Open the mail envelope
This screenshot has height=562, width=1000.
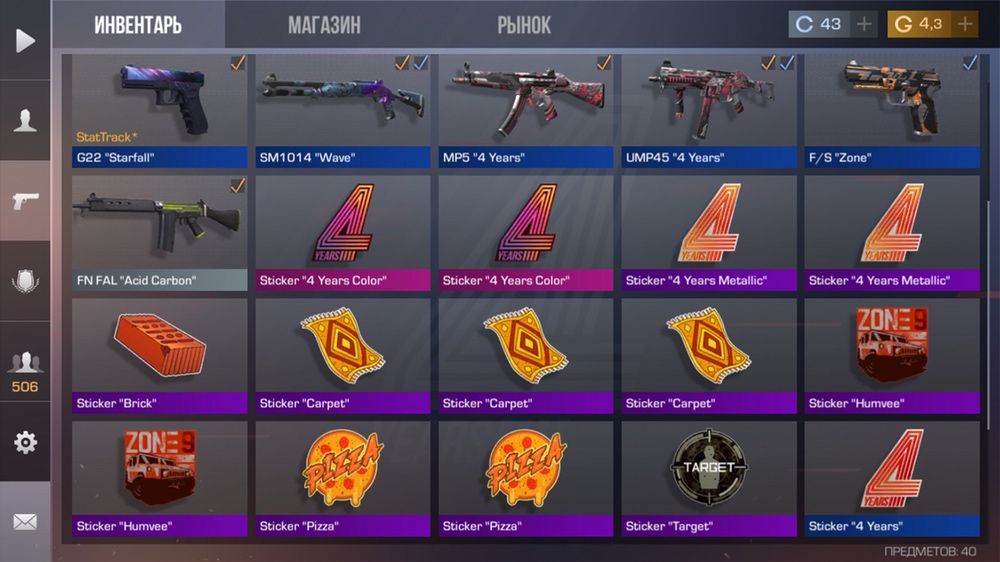[25, 522]
